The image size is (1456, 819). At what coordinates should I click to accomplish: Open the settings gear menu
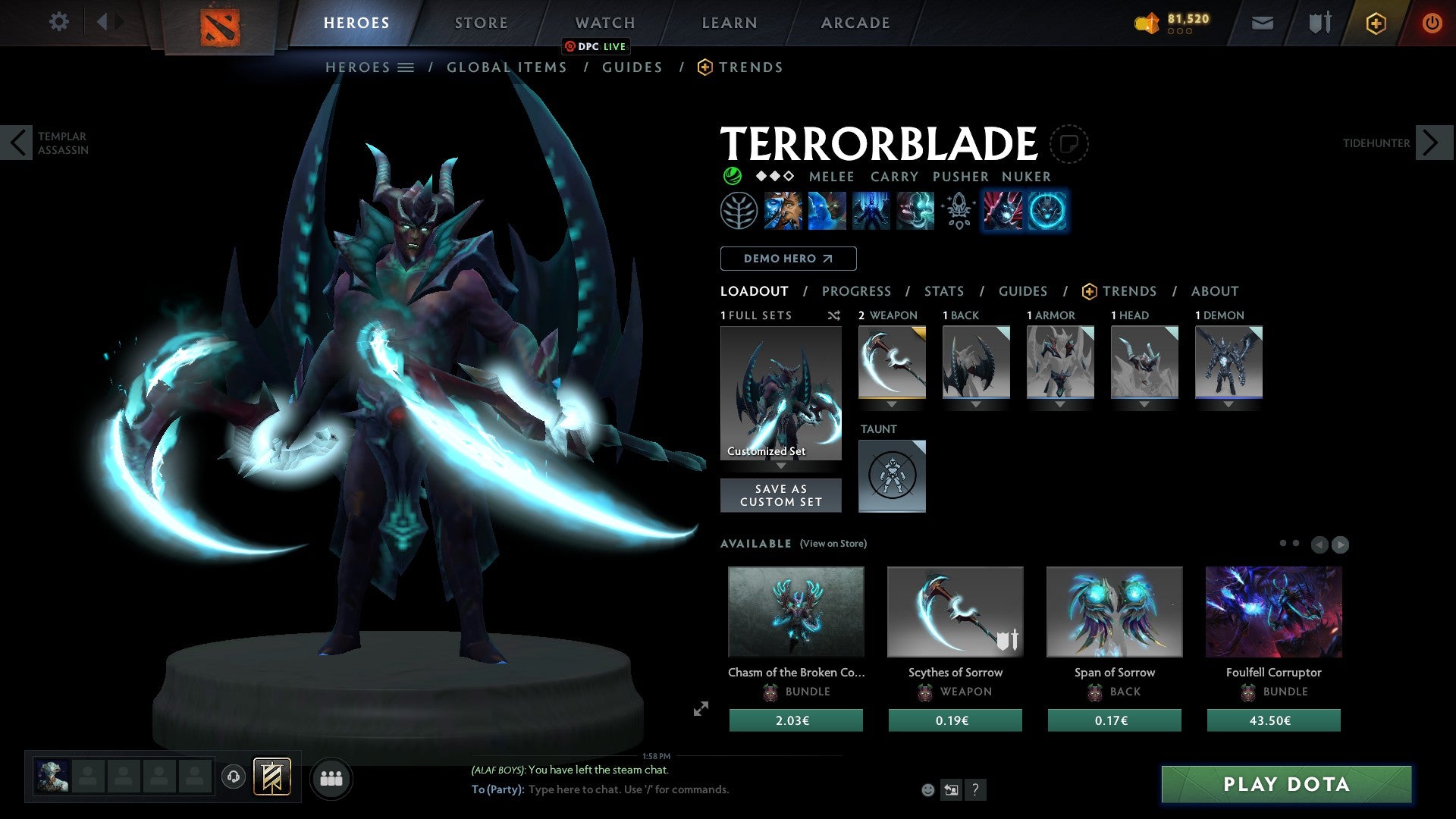[59, 22]
